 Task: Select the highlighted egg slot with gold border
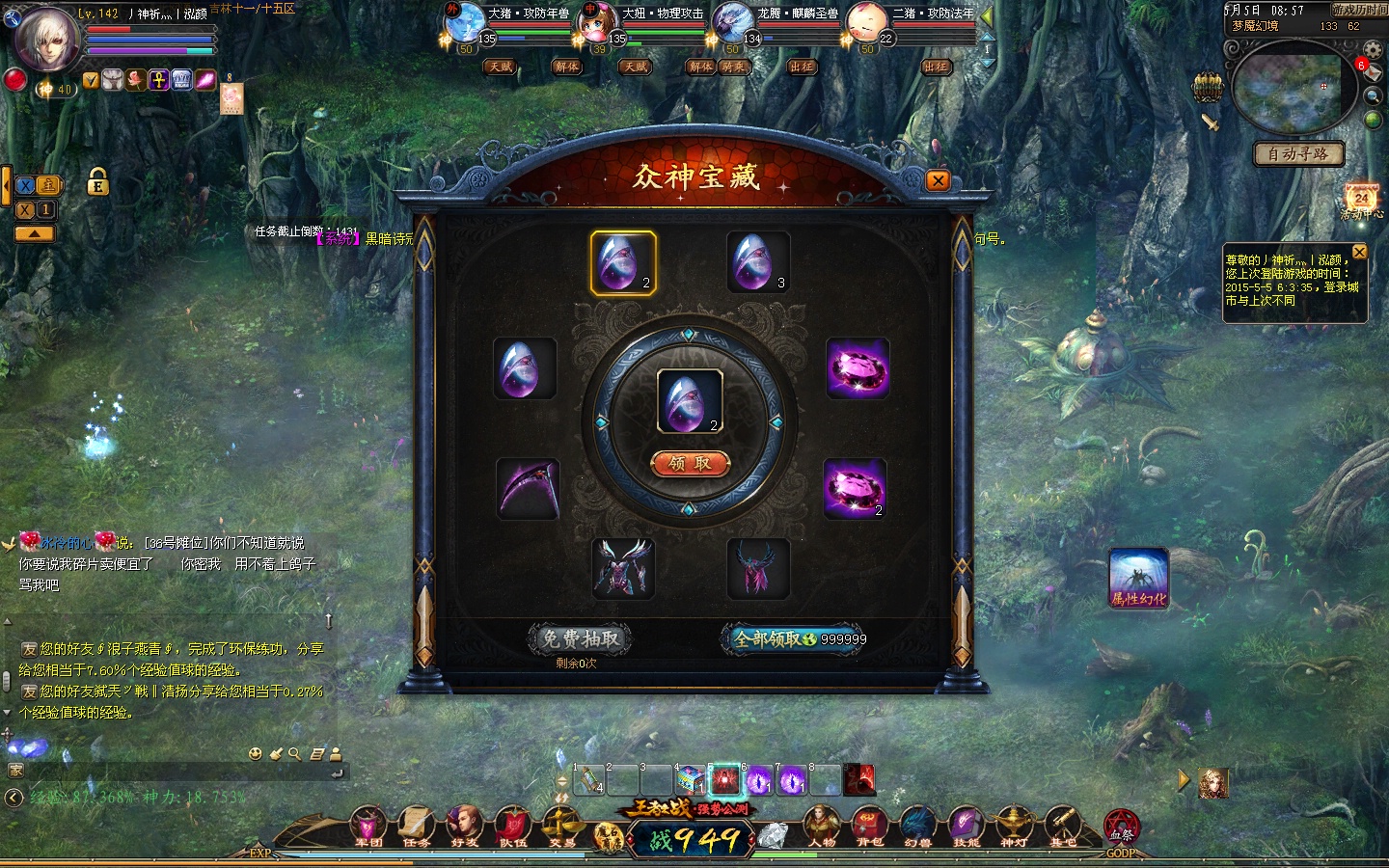(623, 262)
